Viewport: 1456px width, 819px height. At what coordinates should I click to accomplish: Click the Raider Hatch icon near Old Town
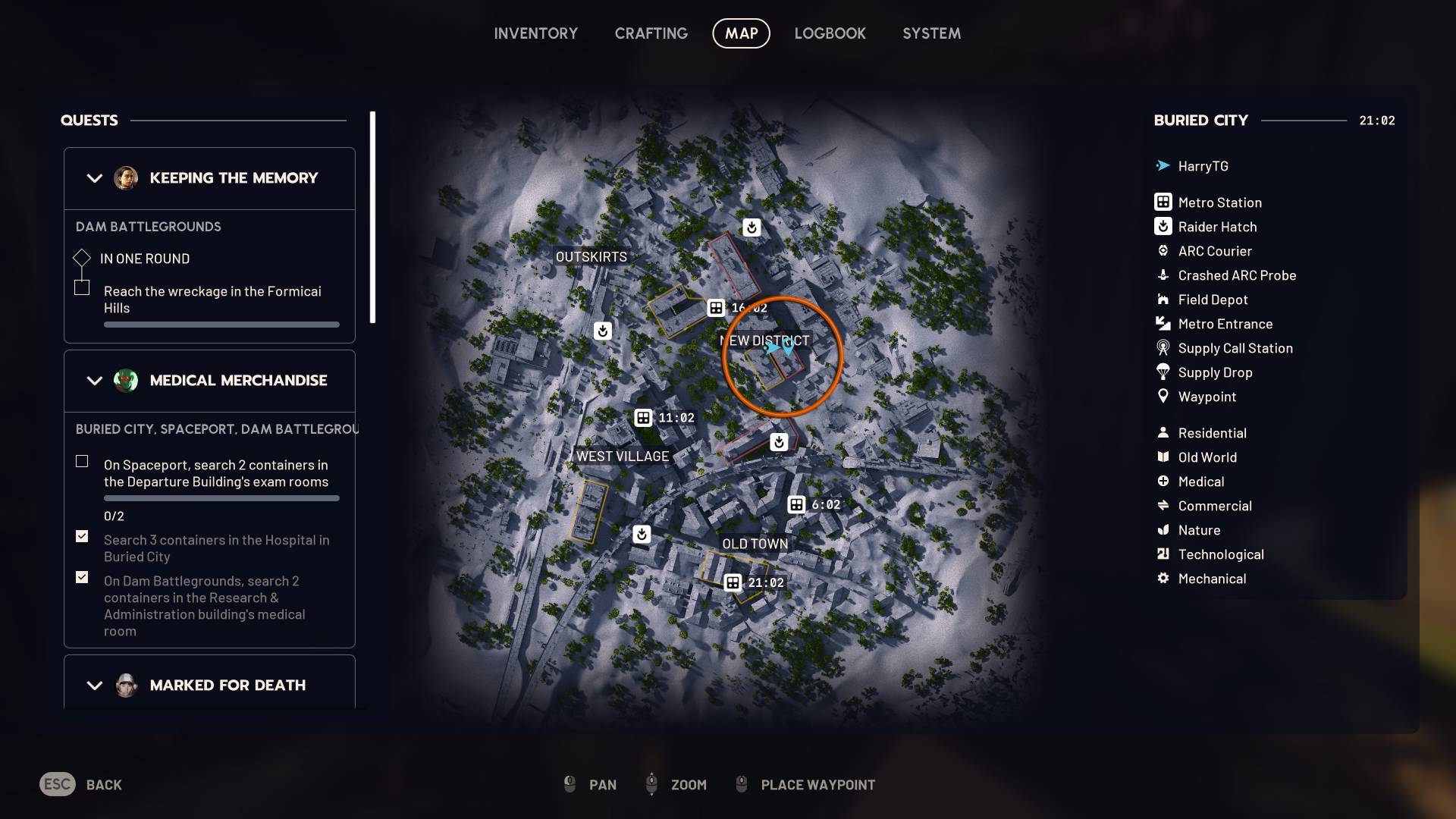[642, 535]
